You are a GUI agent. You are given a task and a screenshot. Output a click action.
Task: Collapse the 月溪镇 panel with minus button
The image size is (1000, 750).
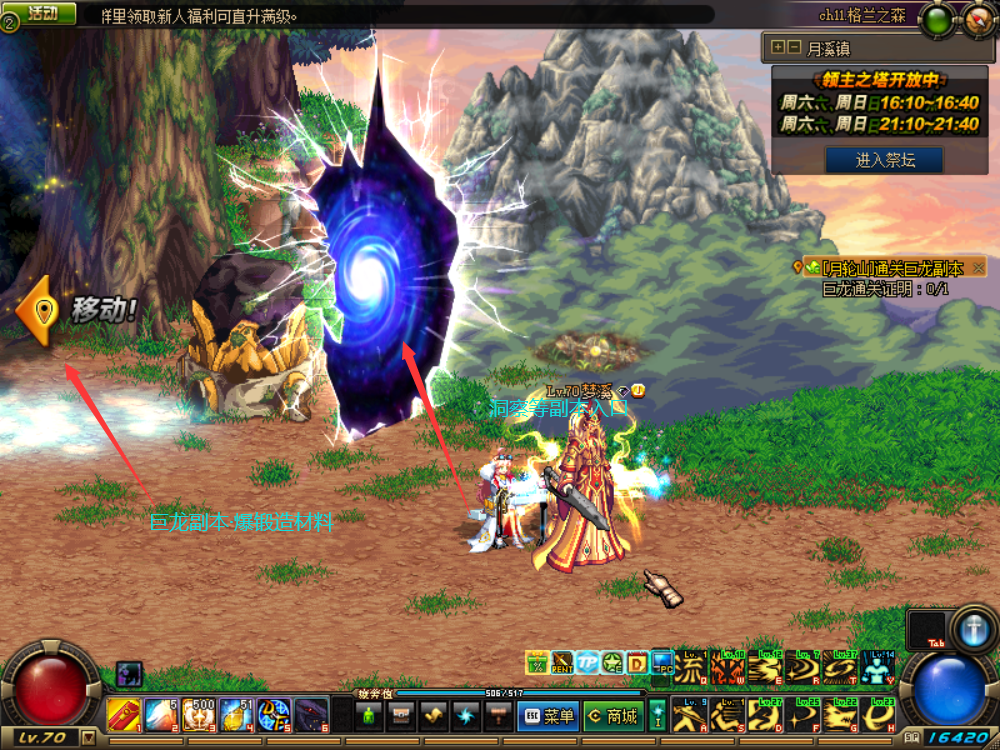(x=794, y=47)
